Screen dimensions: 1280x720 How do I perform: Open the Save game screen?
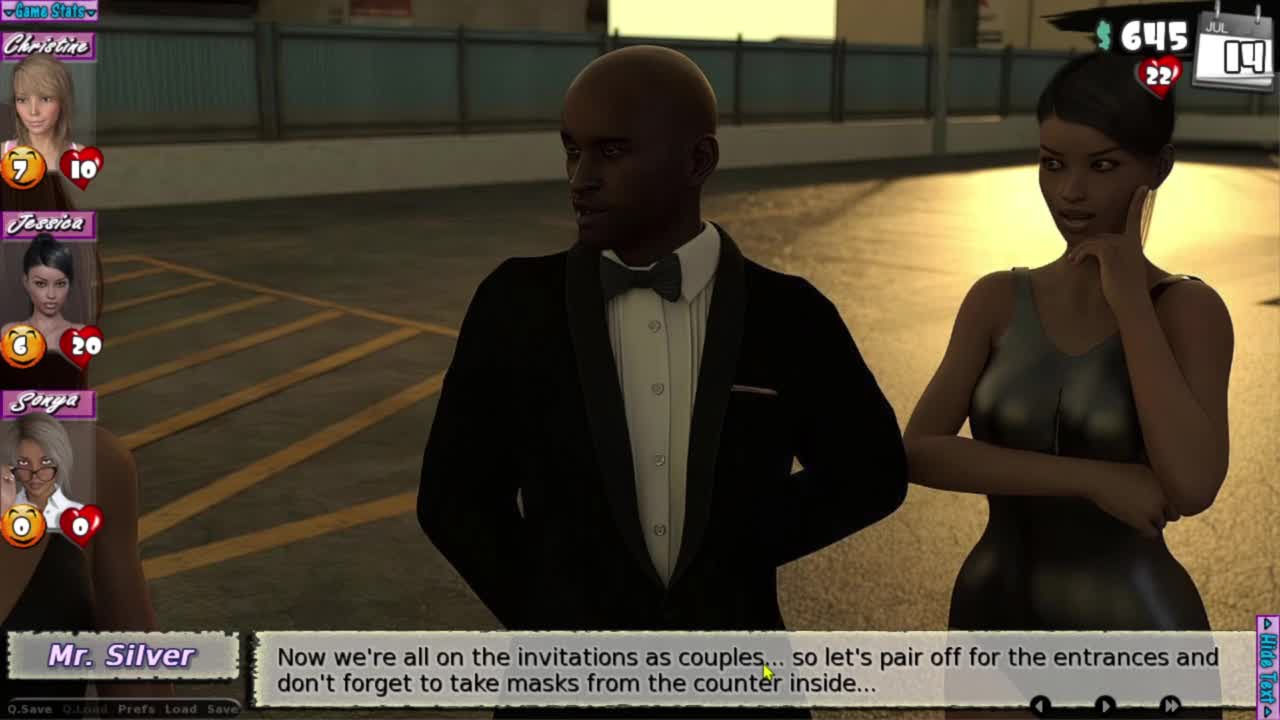(x=222, y=709)
